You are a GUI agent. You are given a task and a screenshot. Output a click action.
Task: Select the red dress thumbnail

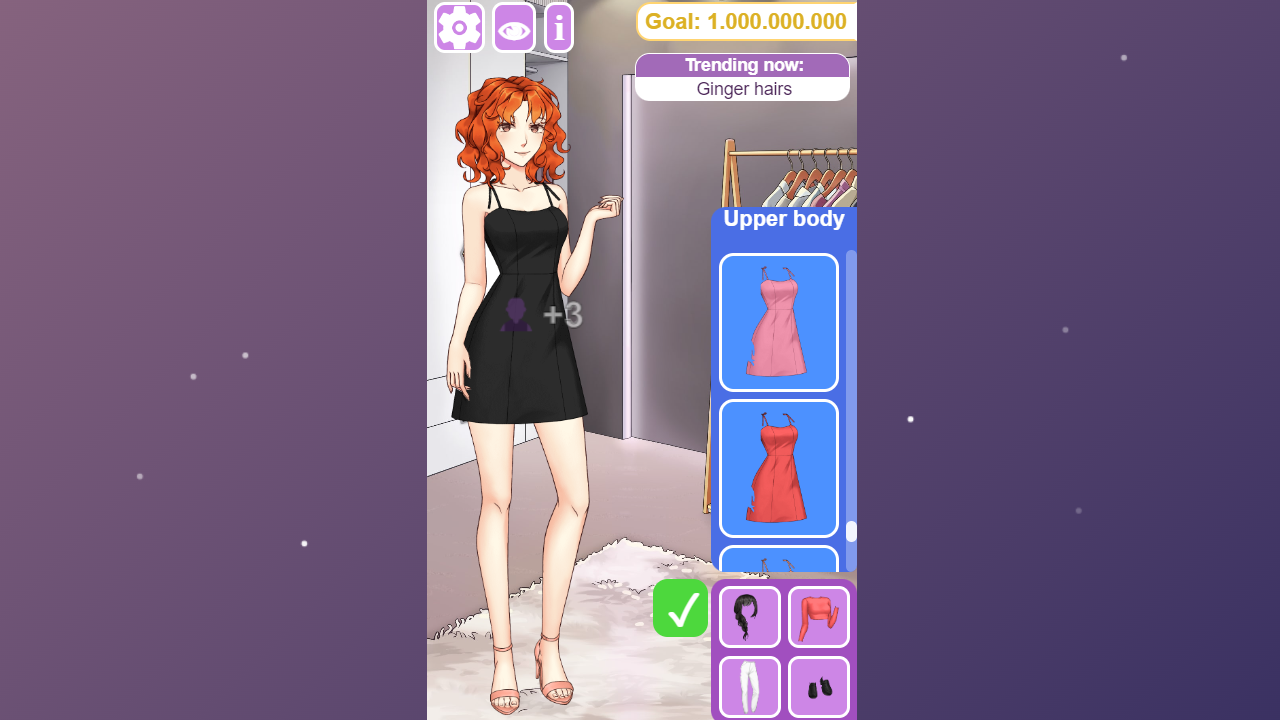778,468
